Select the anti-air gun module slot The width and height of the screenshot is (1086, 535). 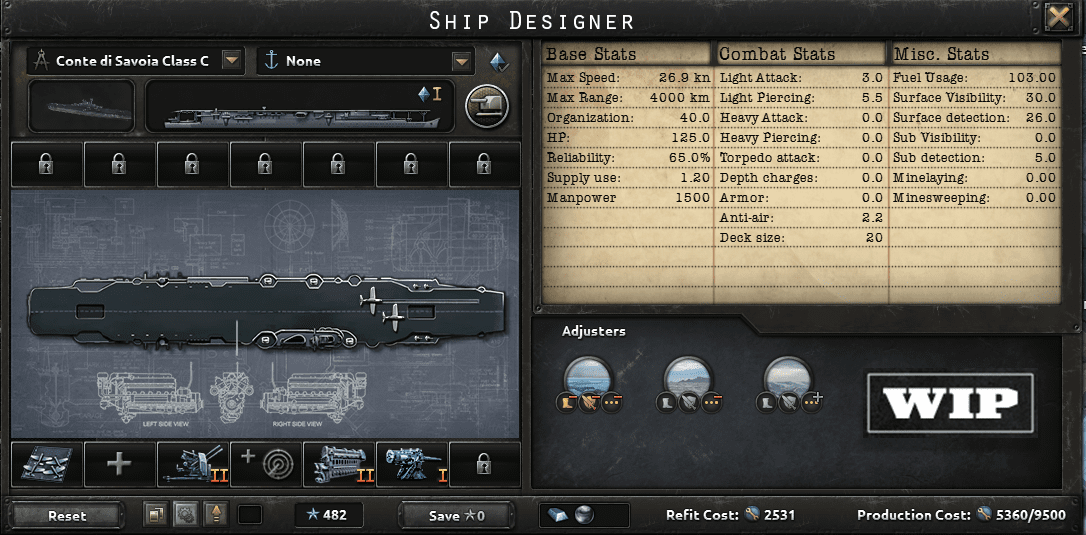coord(193,464)
